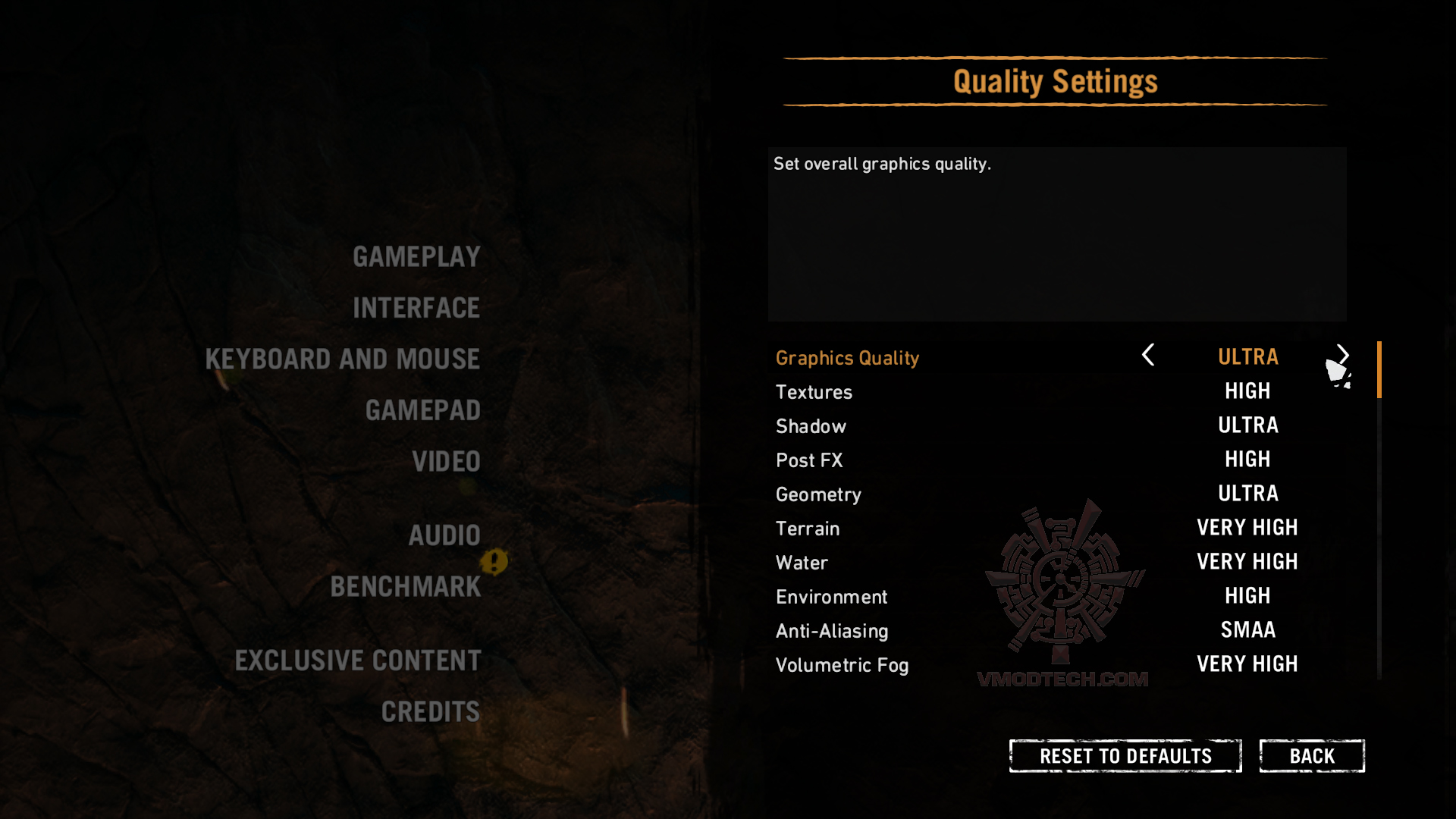Select the Interface menu entry
This screenshot has width=1456, height=819.
416,308
